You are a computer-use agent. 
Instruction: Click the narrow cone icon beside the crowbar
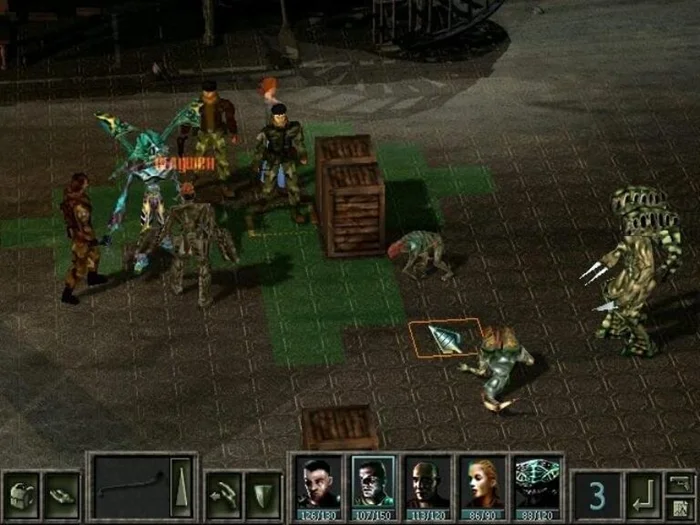point(181,488)
